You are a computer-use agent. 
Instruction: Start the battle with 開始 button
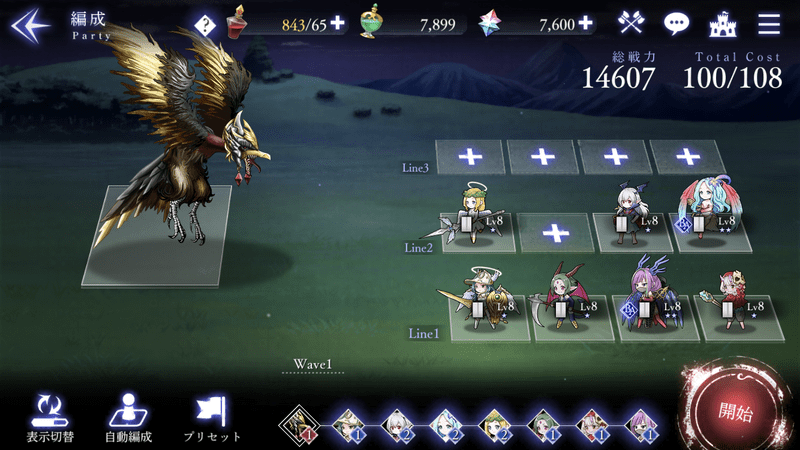(x=735, y=411)
